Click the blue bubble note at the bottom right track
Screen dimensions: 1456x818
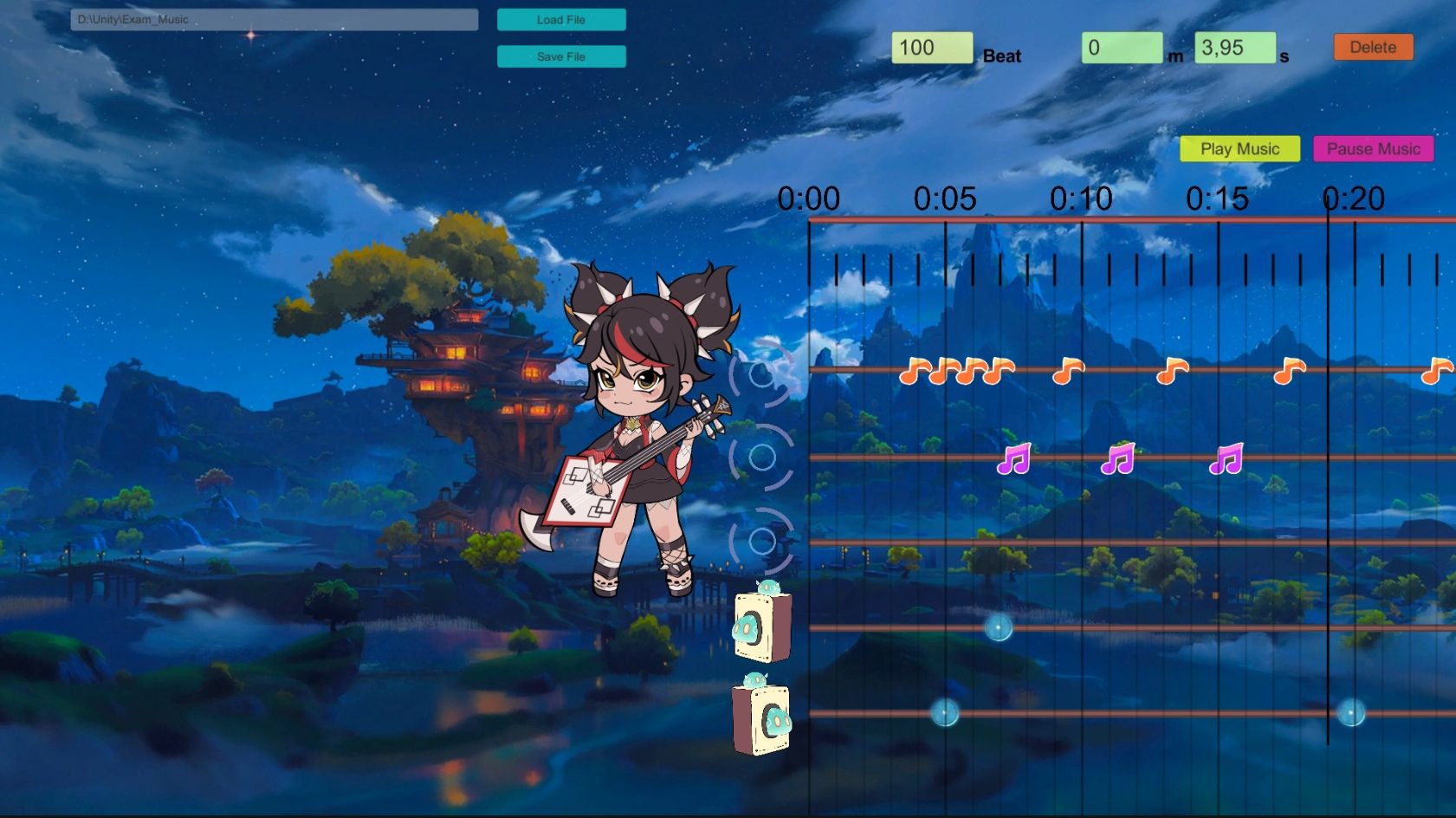point(1351,713)
